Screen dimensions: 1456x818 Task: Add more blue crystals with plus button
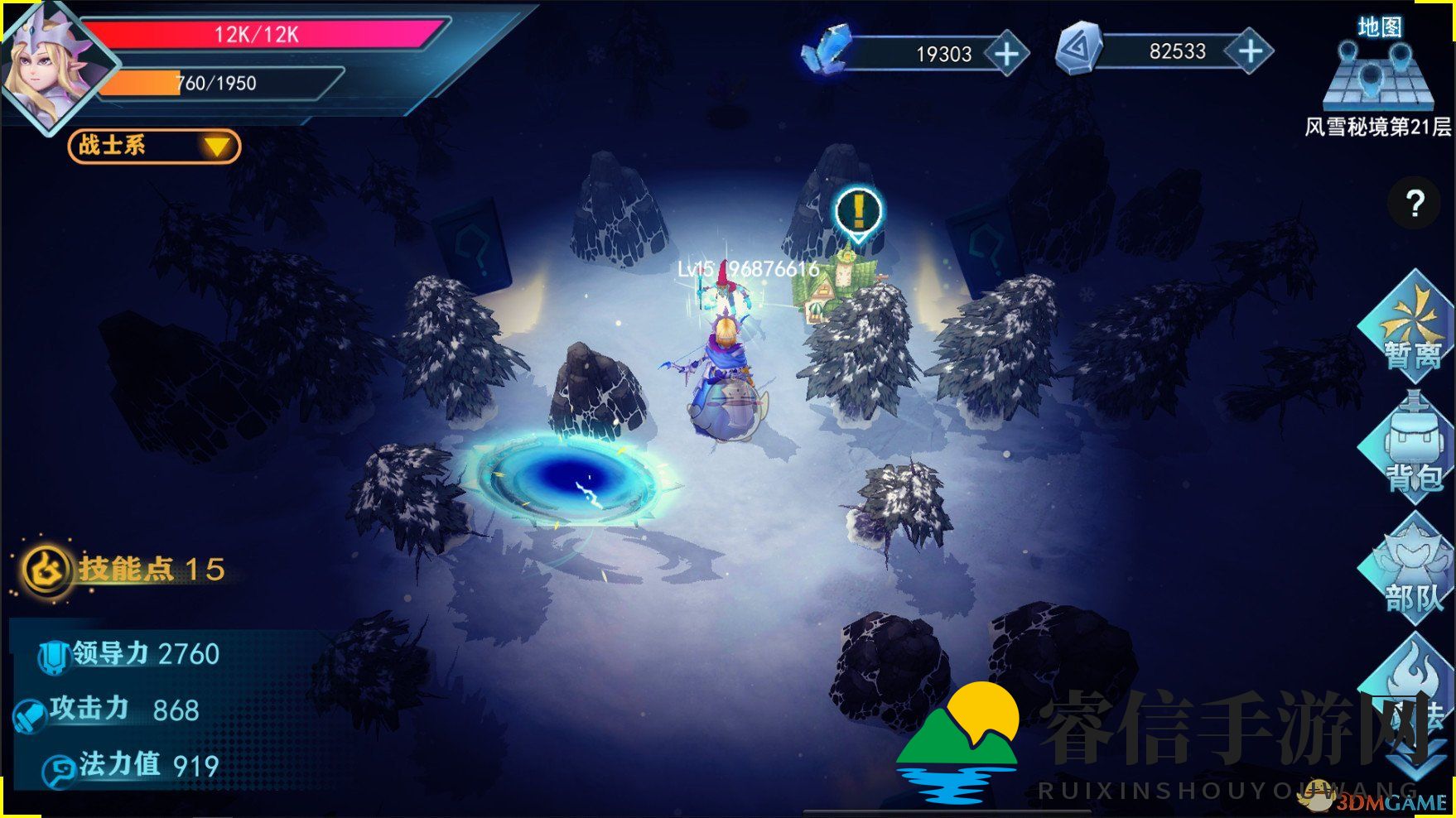tap(1006, 55)
